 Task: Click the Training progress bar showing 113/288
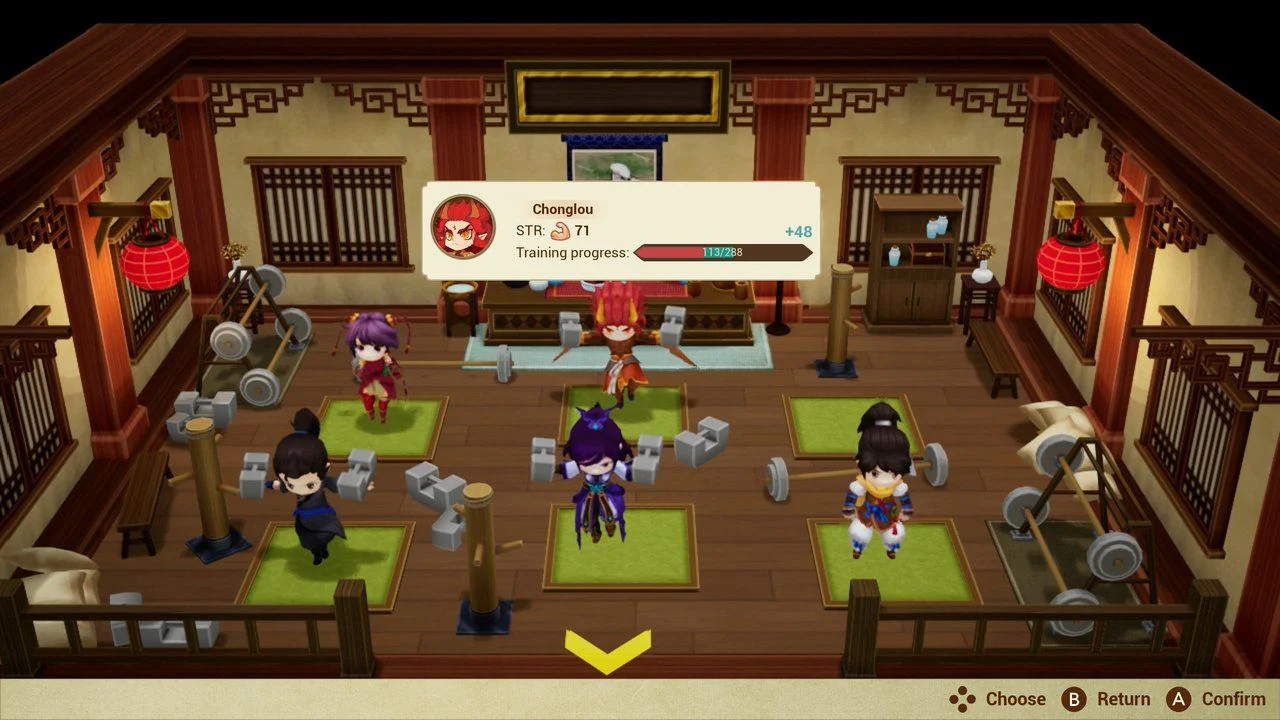[x=722, y=252]
